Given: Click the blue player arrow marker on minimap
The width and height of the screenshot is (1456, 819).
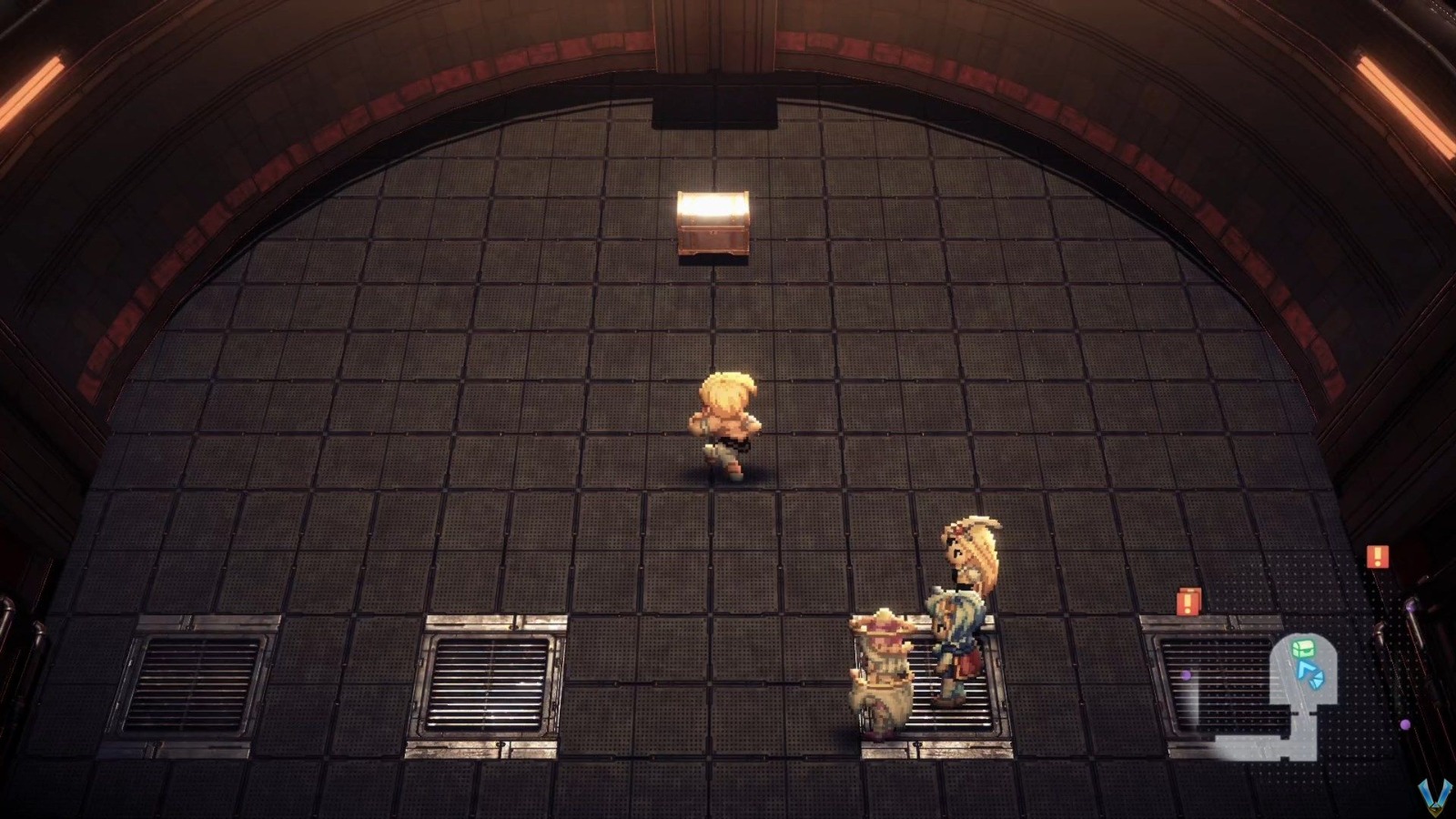Looking at the screenshot, I should [1307, 669].
